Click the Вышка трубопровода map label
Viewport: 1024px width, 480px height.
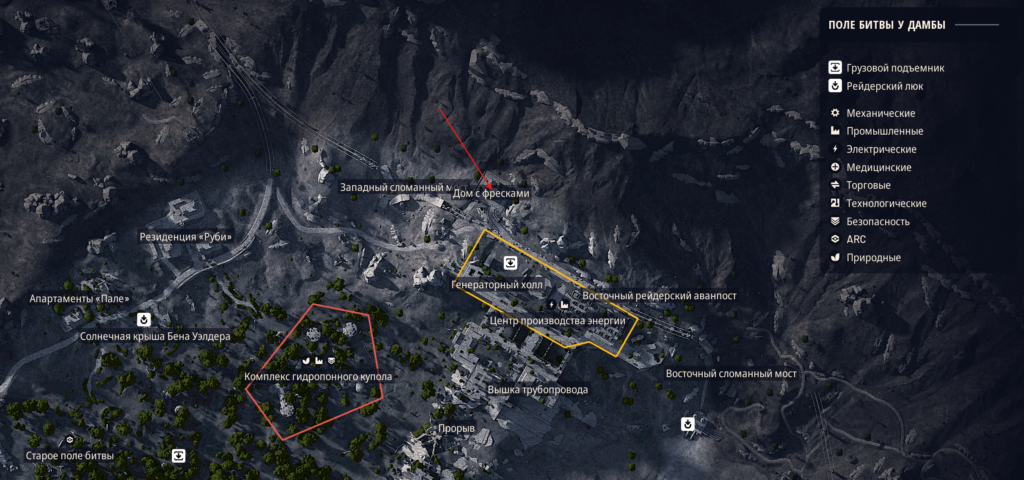tap(537, 389)
